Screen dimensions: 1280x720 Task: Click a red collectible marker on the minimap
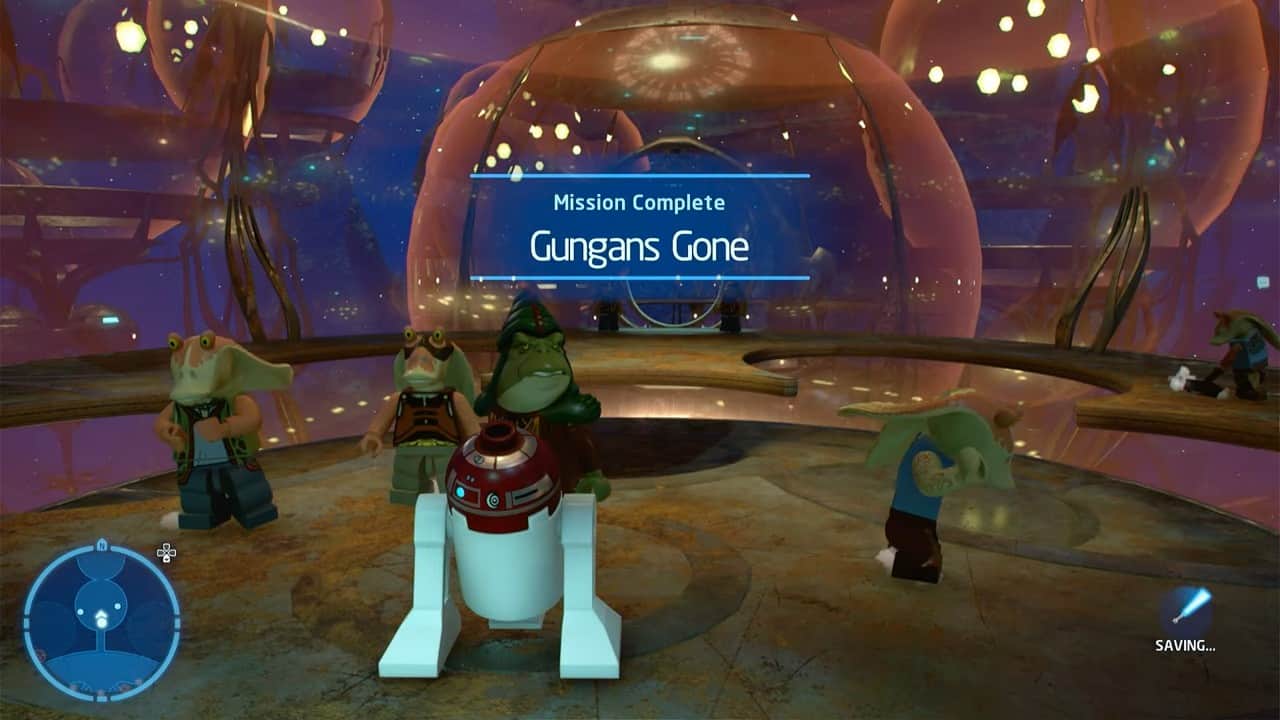coord(39,653)
